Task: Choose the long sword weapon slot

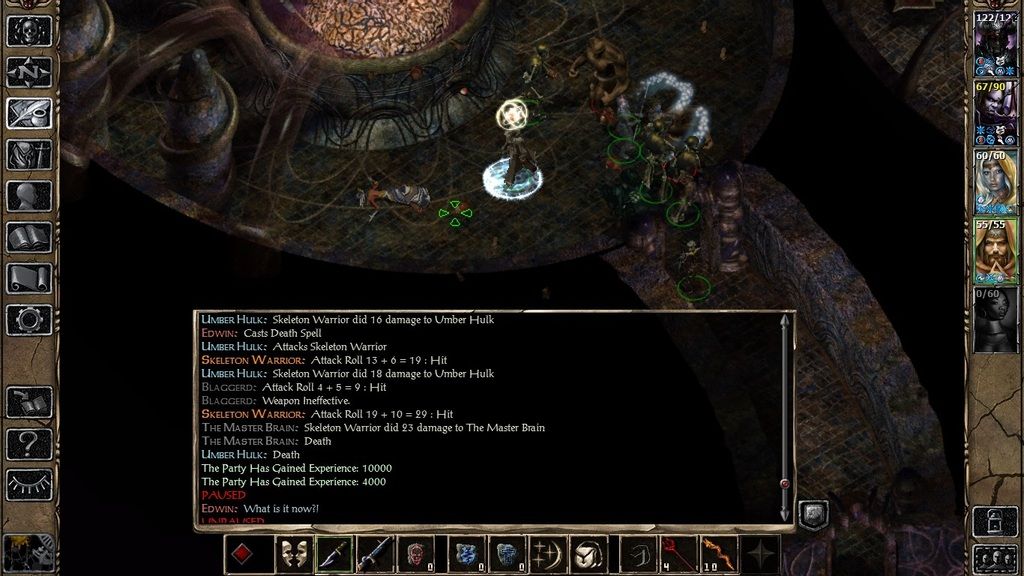Action: pyautogui.click(x=374, y=554)
